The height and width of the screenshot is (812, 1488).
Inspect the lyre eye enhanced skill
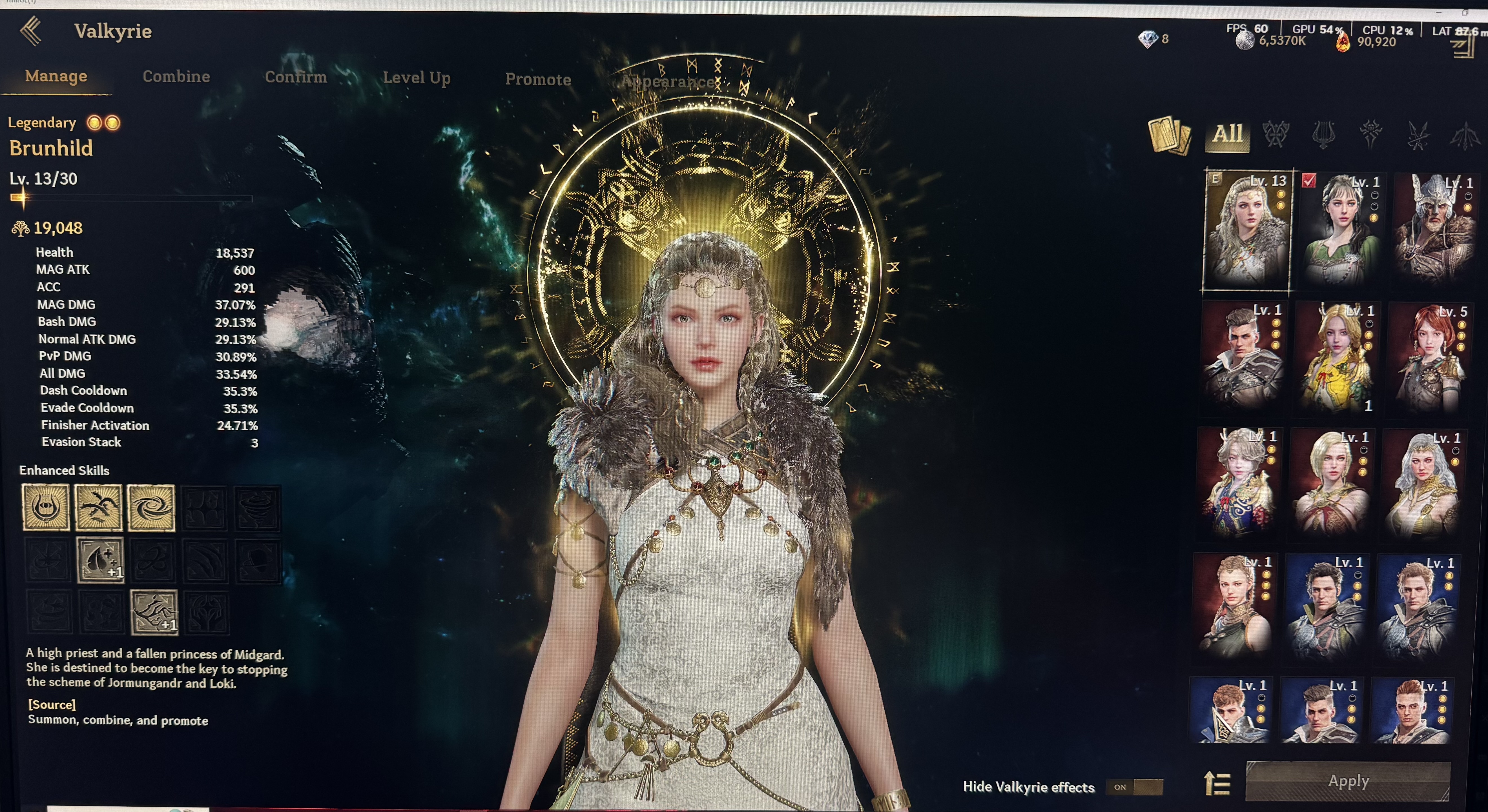tap(46, 507)
